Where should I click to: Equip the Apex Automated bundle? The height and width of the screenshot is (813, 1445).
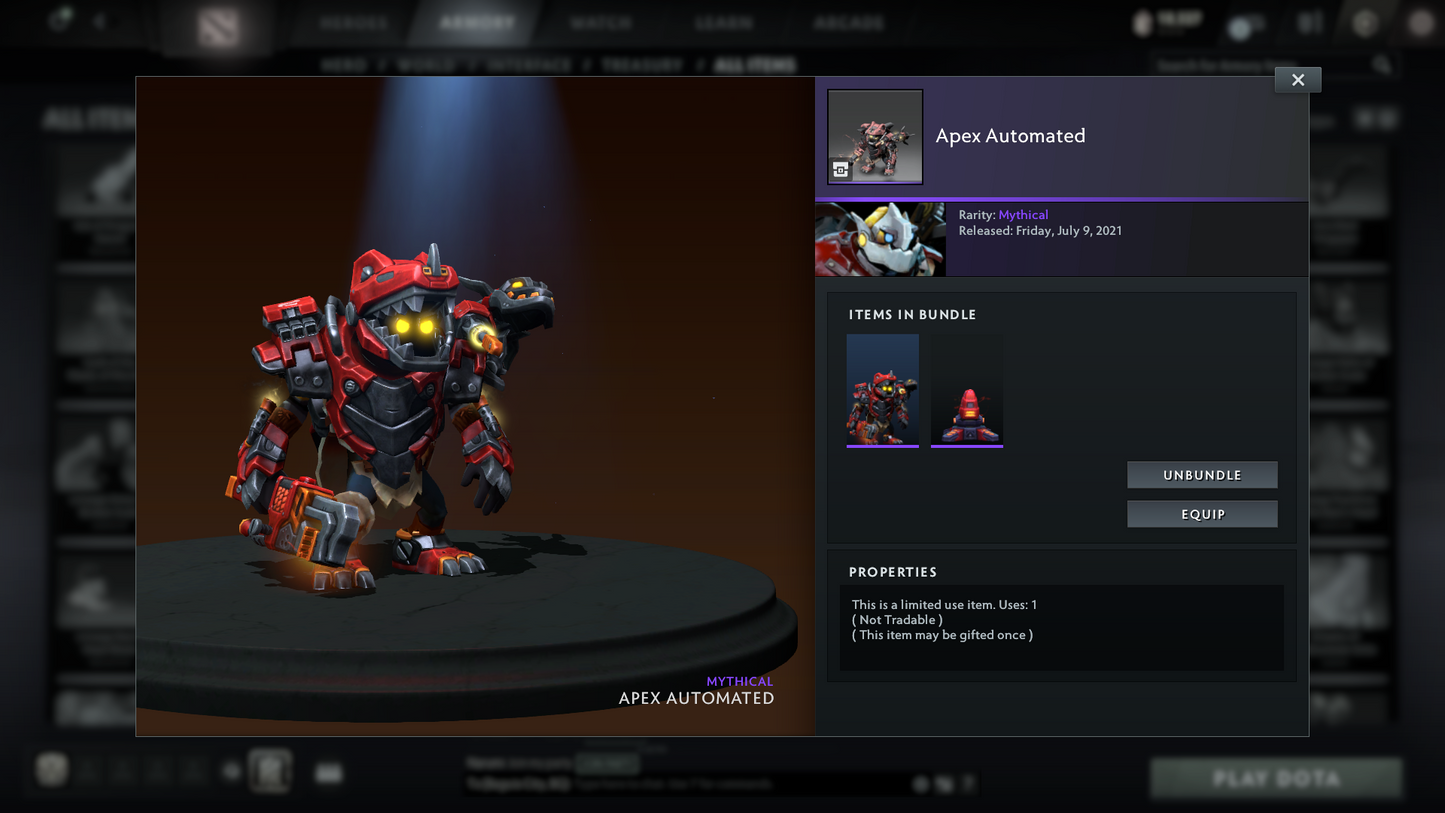[x=1202, y=514]
